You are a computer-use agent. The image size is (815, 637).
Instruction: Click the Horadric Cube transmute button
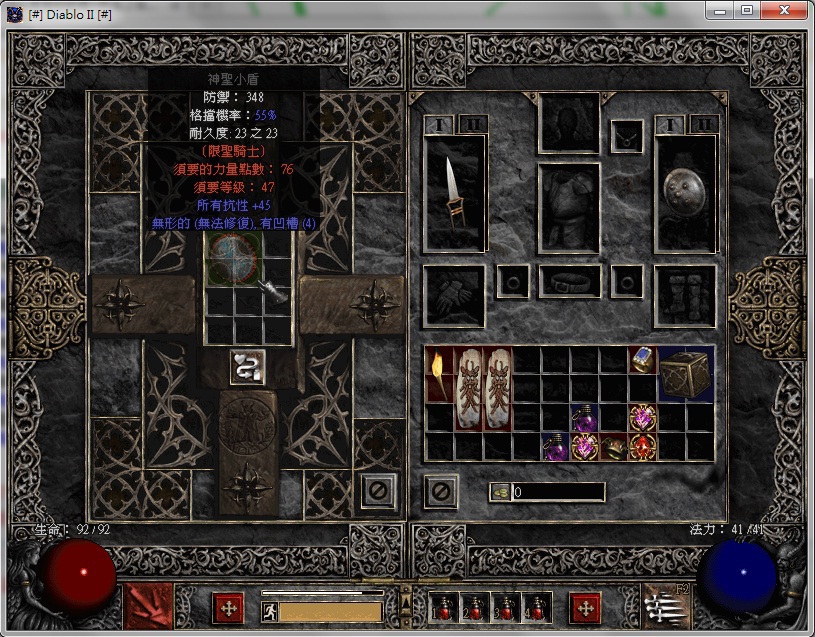[x=247, y=367]
